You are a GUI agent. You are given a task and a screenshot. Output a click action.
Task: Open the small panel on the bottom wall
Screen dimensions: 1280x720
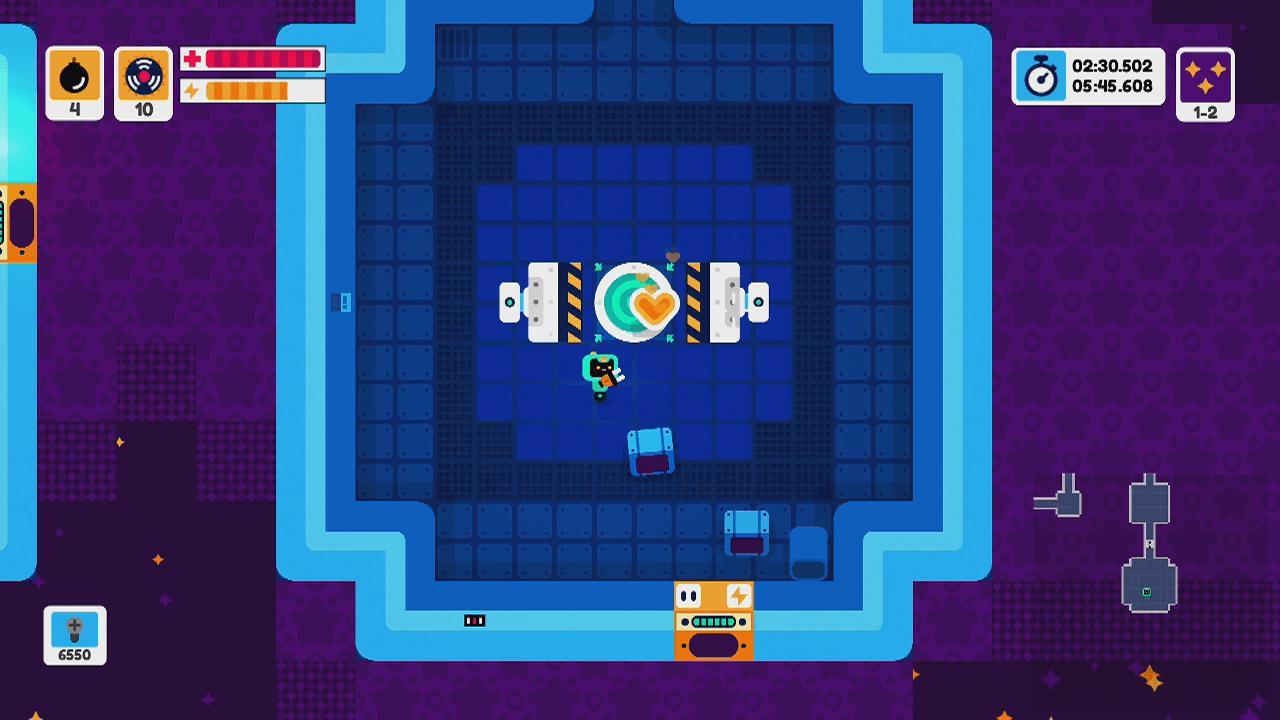pos(473,619)
